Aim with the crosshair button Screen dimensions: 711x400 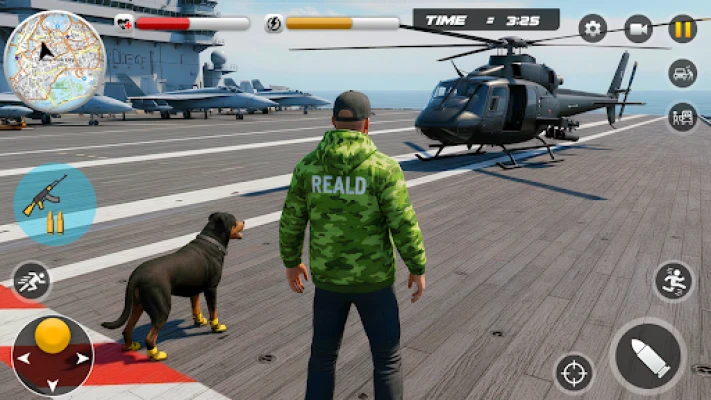click(574, 373)
